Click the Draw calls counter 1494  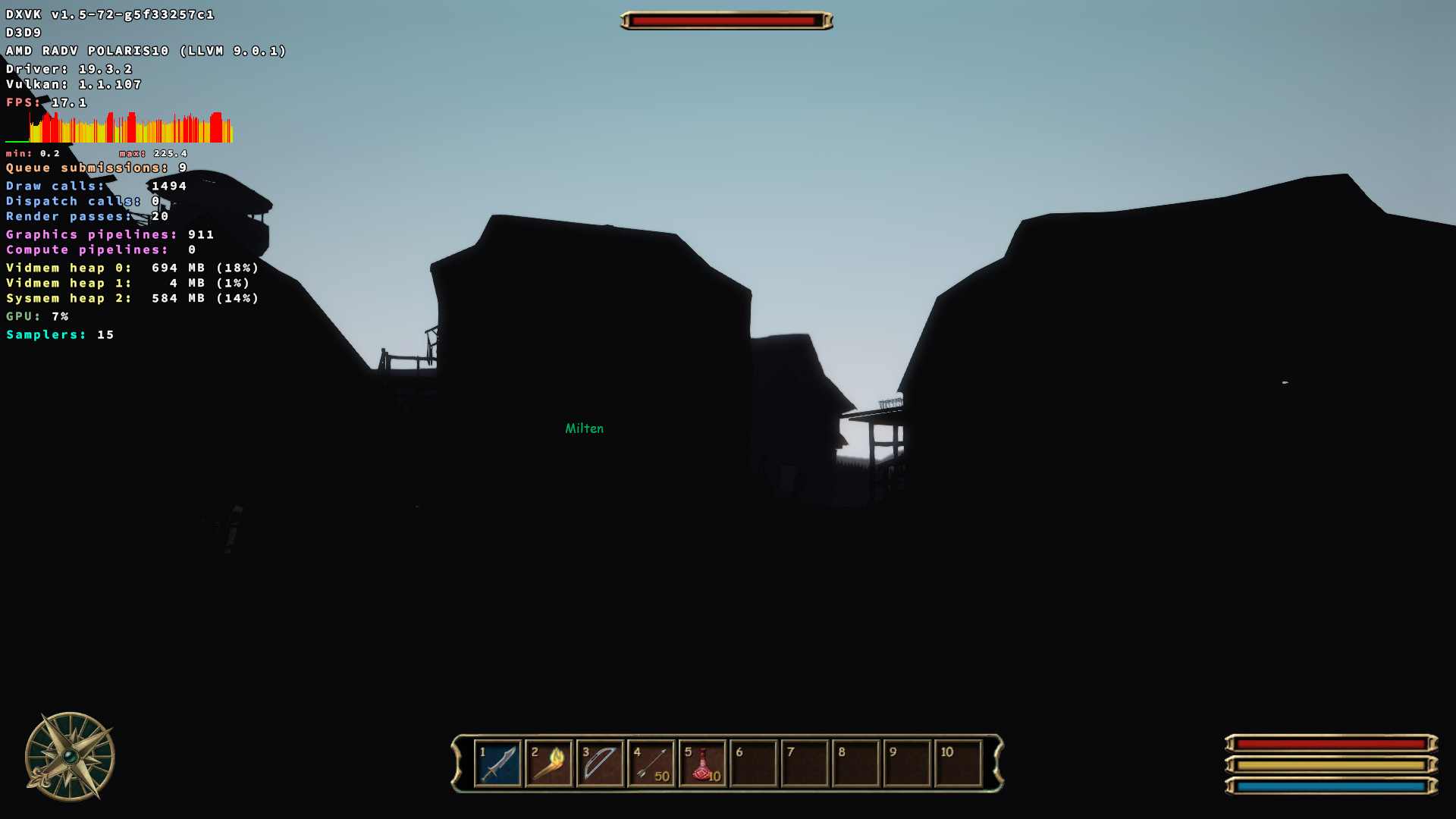click(x=168, y=185)
